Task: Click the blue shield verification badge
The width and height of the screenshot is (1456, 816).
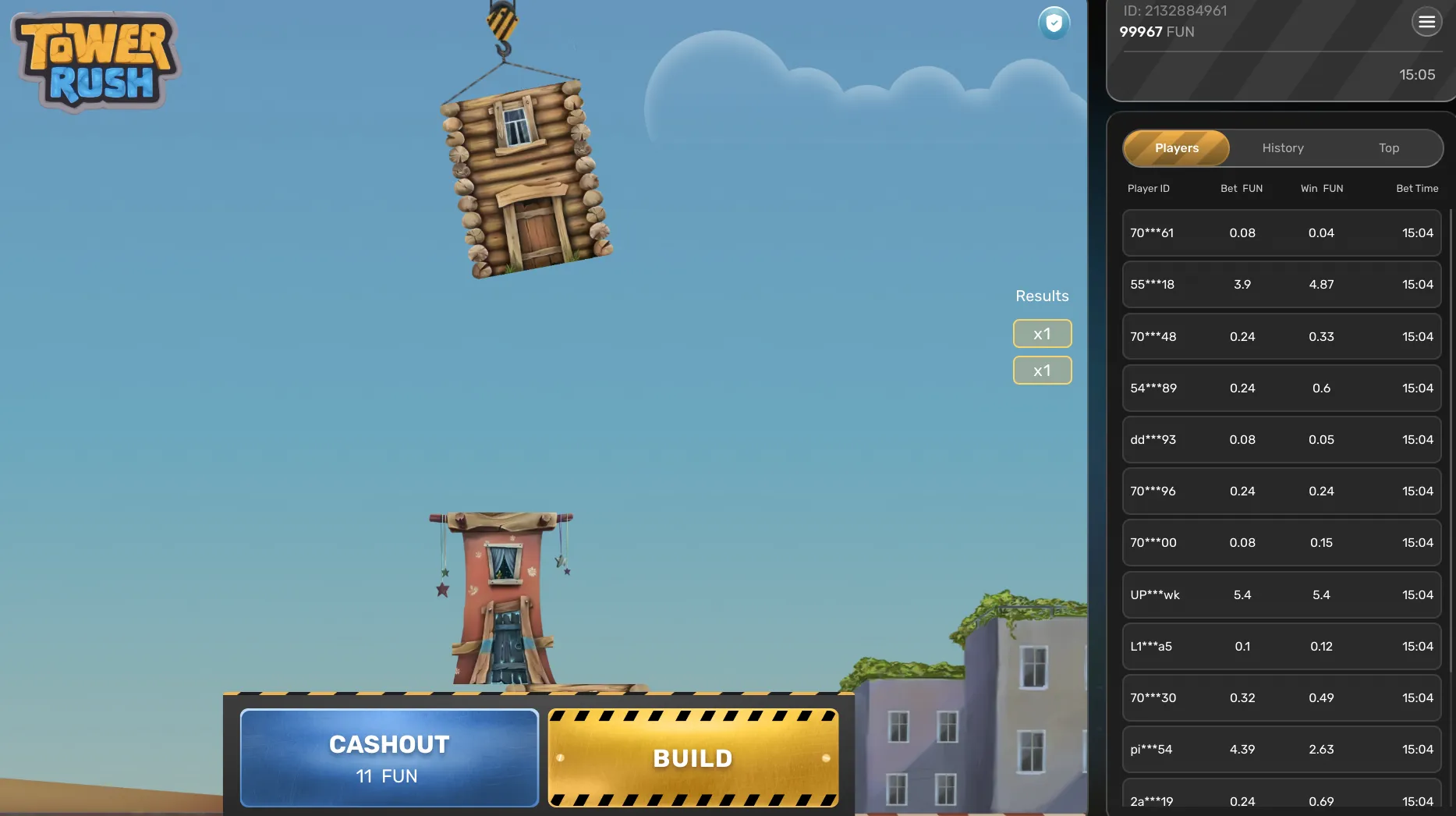Action: (x=1054, y=23)
